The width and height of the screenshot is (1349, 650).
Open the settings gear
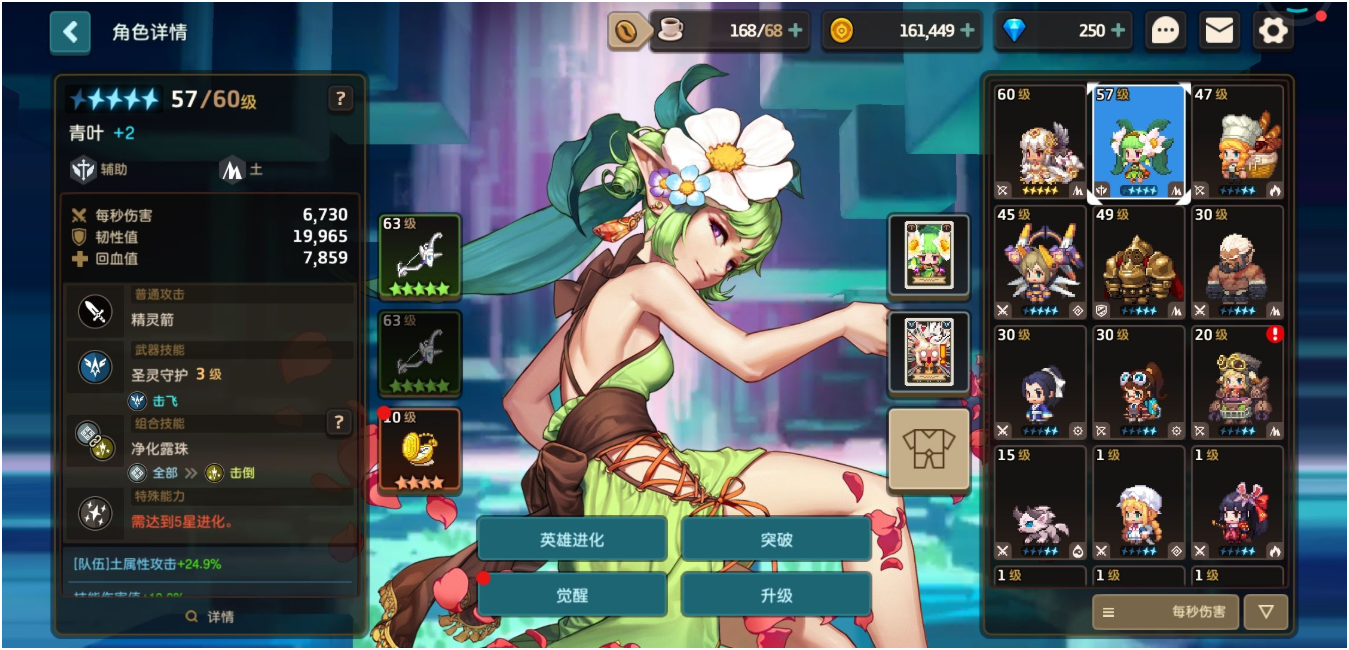tap(1272, 31)
